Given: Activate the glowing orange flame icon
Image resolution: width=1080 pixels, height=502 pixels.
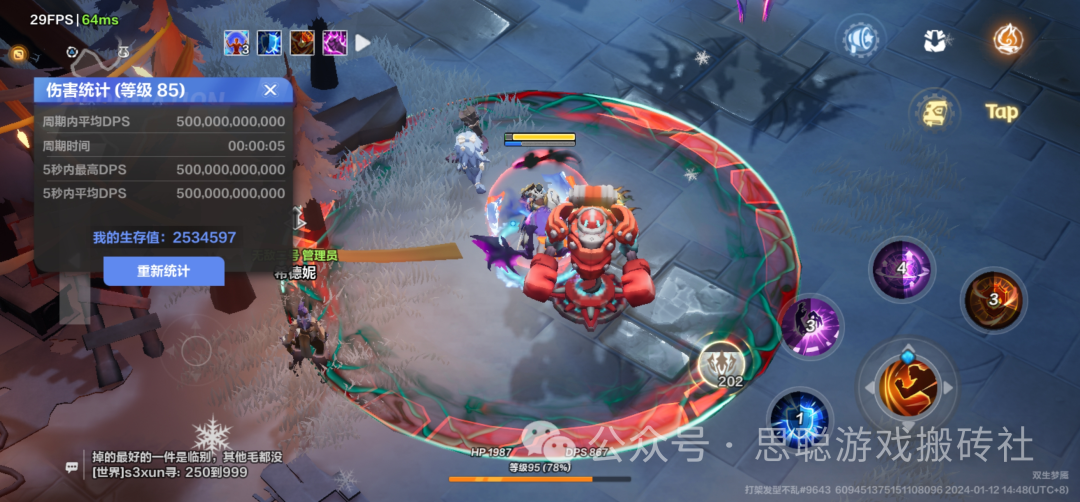Looking at the screenshot, I should point(1007,39).
